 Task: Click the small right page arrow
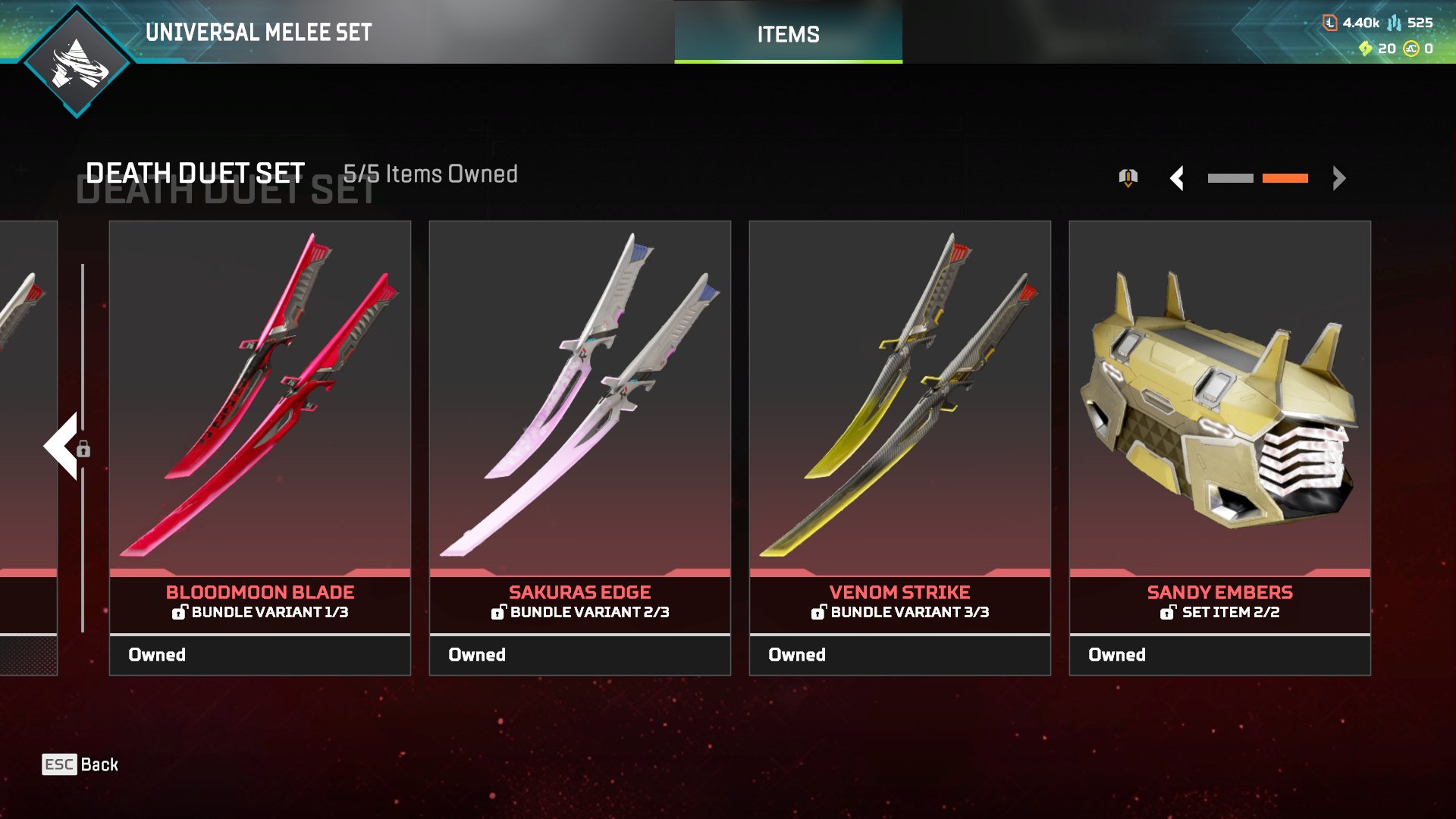coord(1339,178)
